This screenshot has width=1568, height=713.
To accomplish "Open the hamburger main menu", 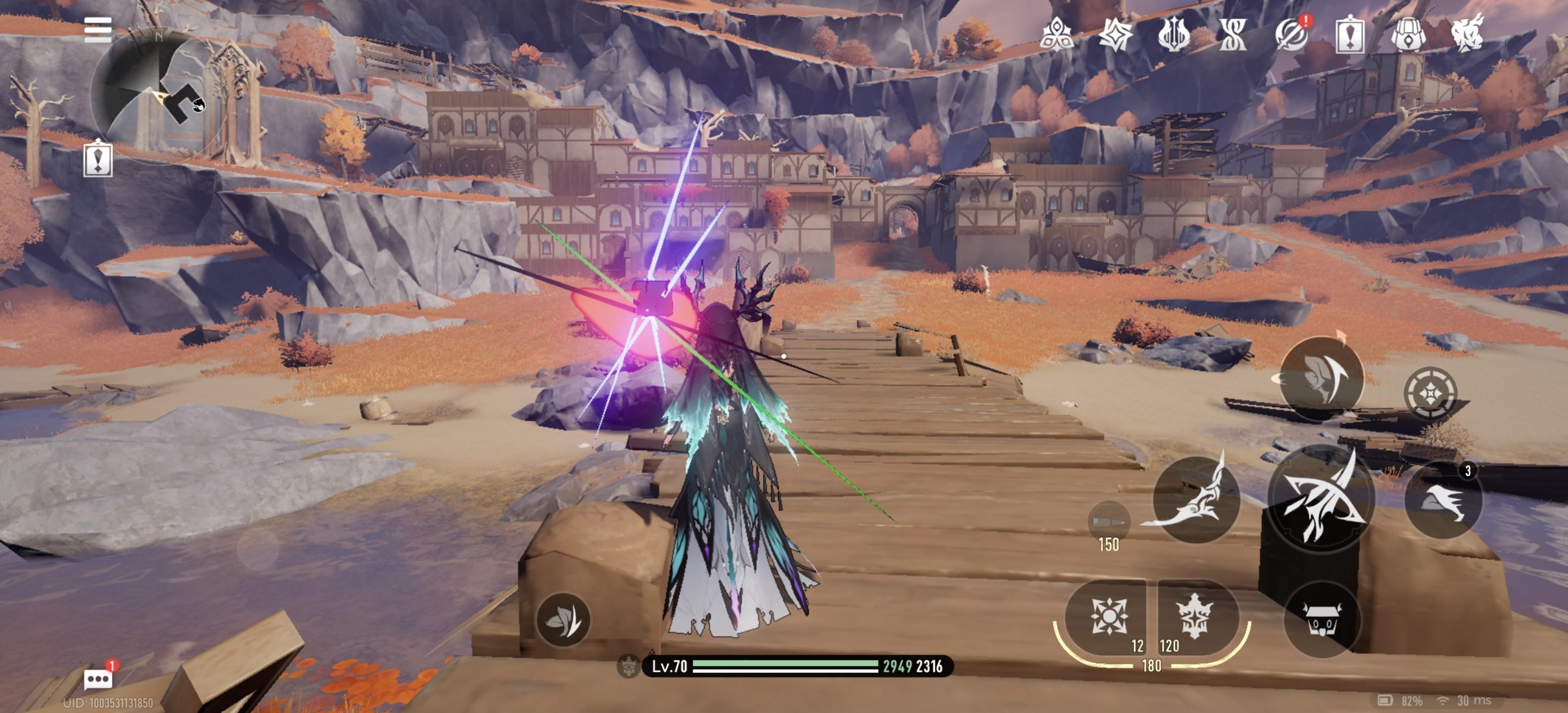I will tap(98, 29).
